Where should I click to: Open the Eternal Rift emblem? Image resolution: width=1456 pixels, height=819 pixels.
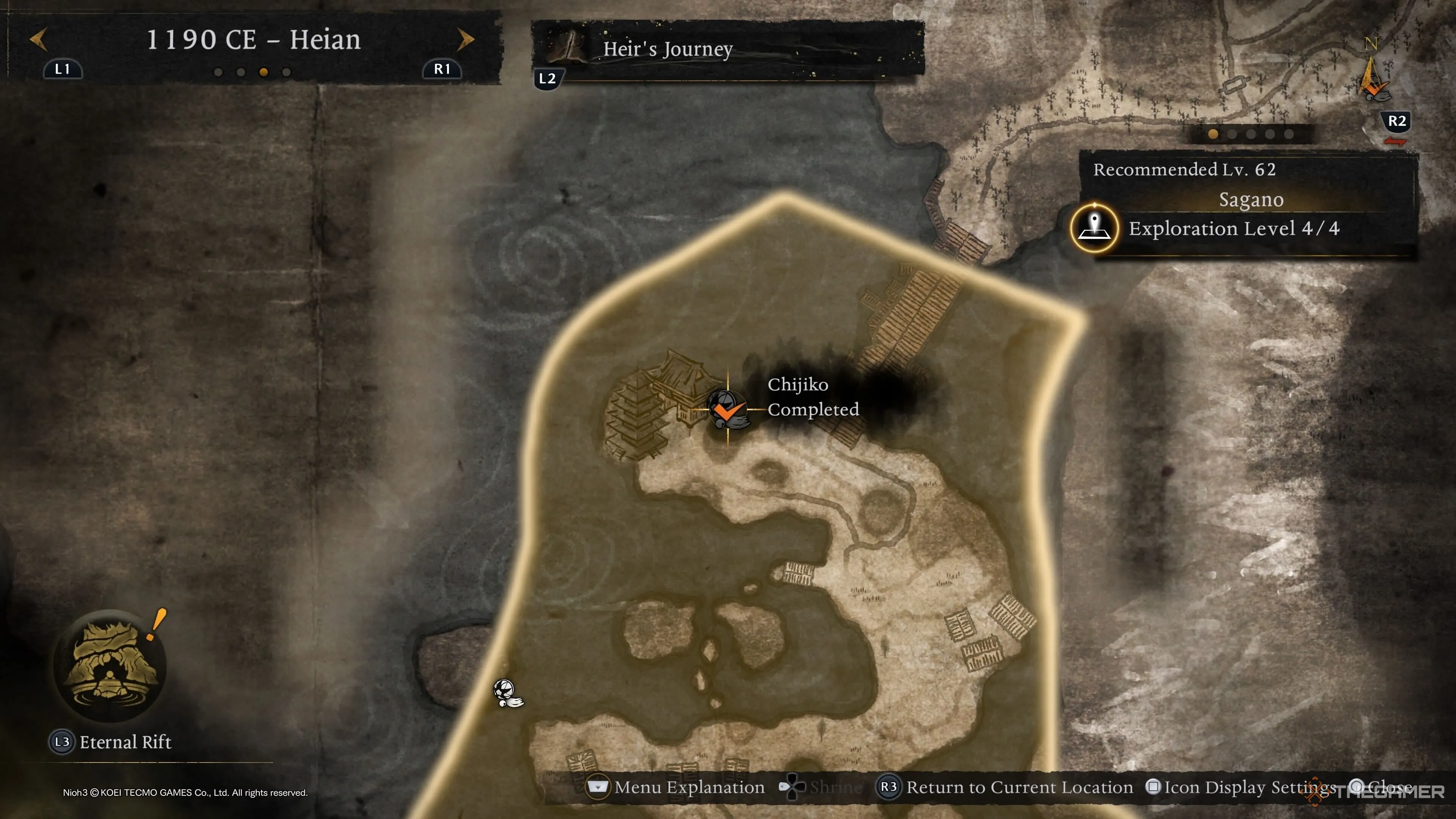pyautogui.click(x=110, y=665)
